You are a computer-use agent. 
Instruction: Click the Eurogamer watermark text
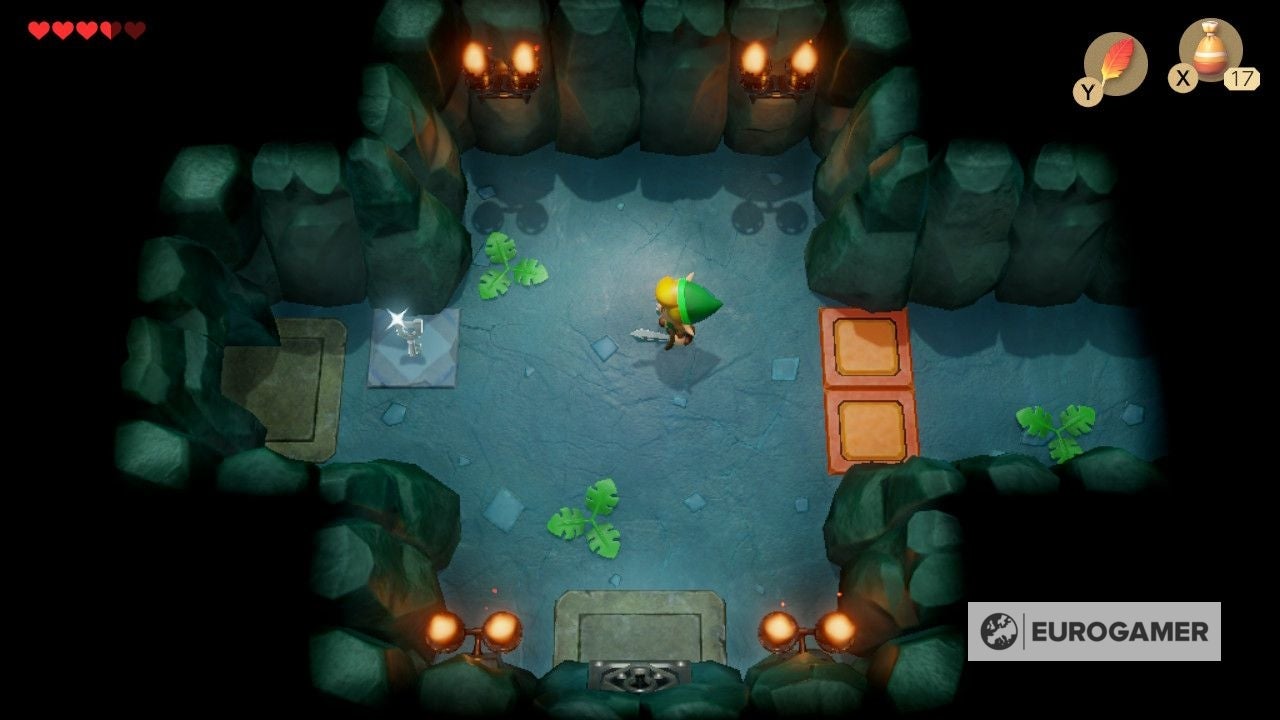coord(1120,631)
